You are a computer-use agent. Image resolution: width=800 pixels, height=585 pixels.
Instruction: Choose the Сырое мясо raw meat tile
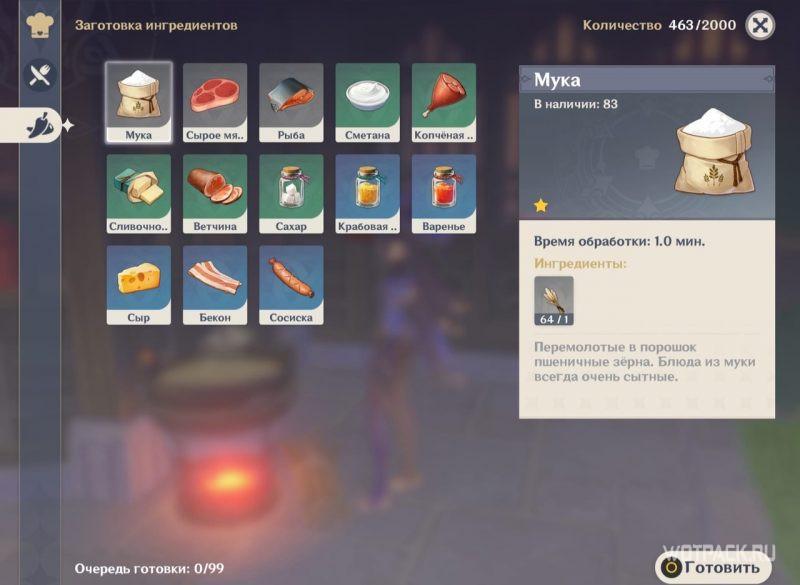(215, 103)
